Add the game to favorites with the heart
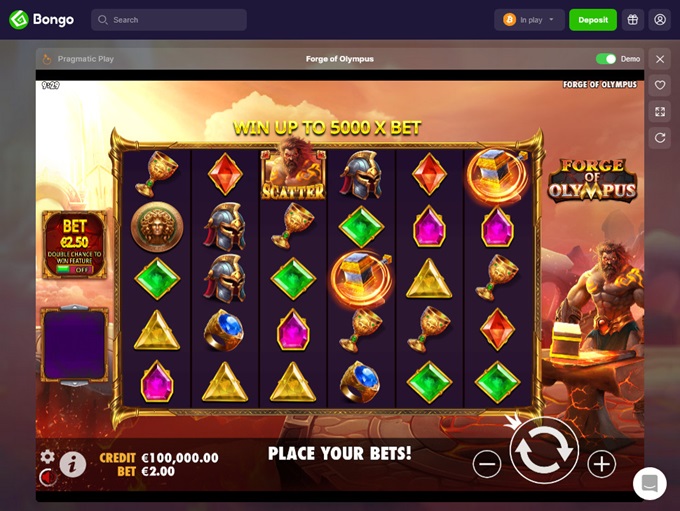 click(x=660, y=85)
